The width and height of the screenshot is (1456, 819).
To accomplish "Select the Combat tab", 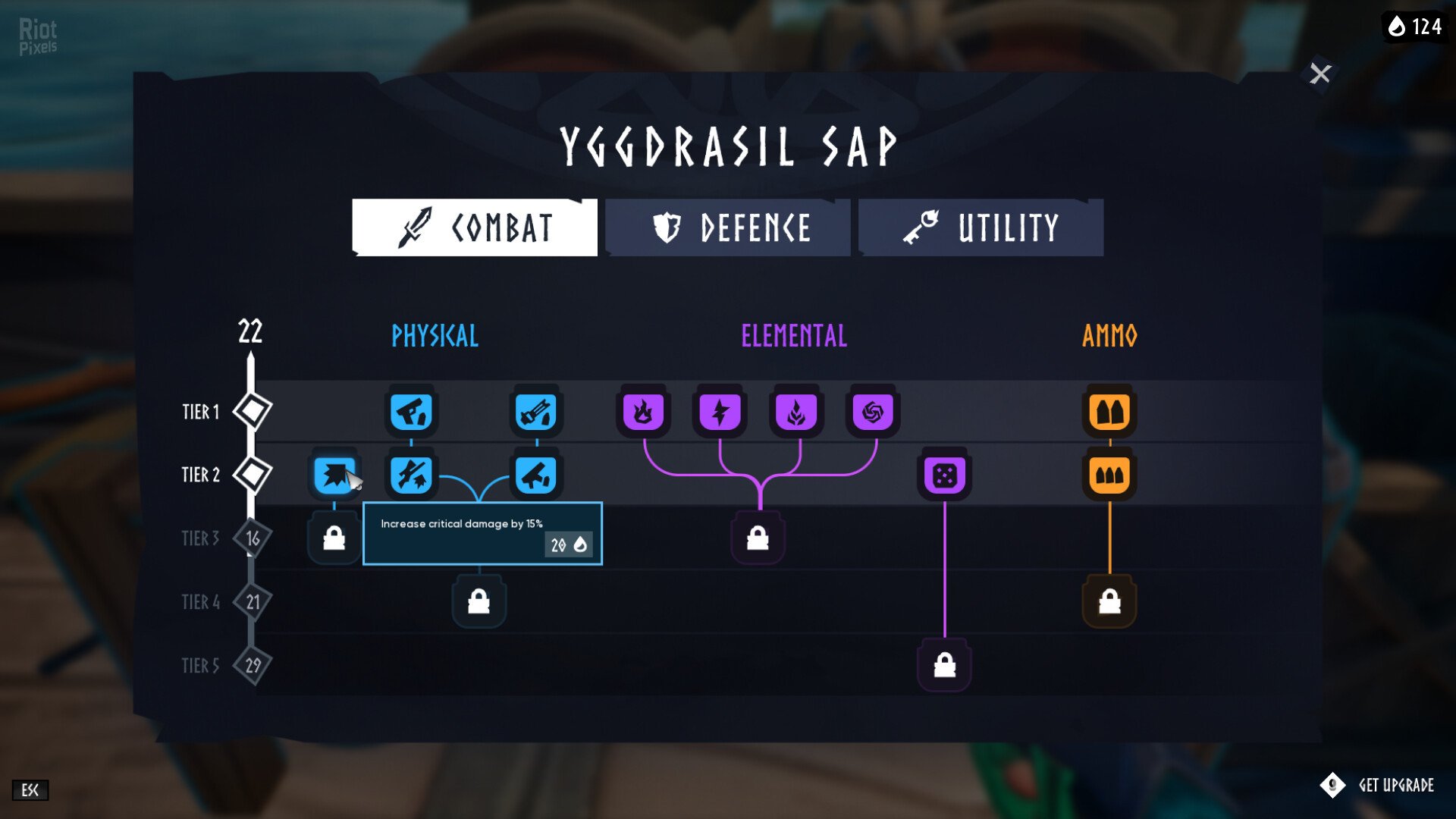I will pos(475,227).
